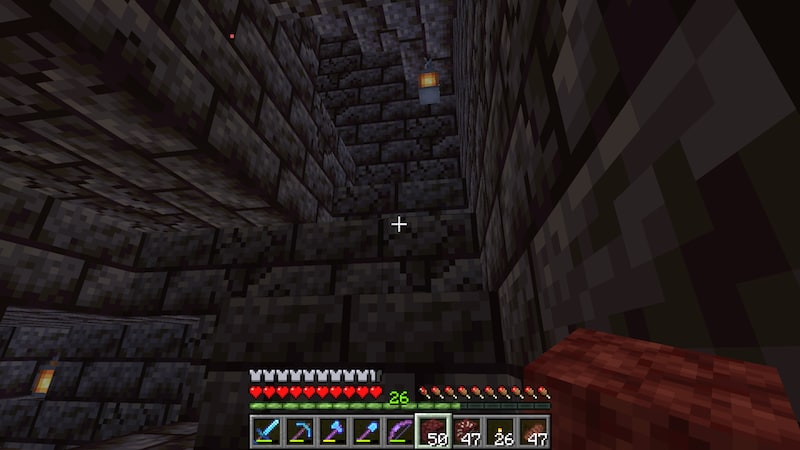Screen dimensions: 800x450
Task: Equip the enchanted bow from the hotbar
Action: click(398, 432)
